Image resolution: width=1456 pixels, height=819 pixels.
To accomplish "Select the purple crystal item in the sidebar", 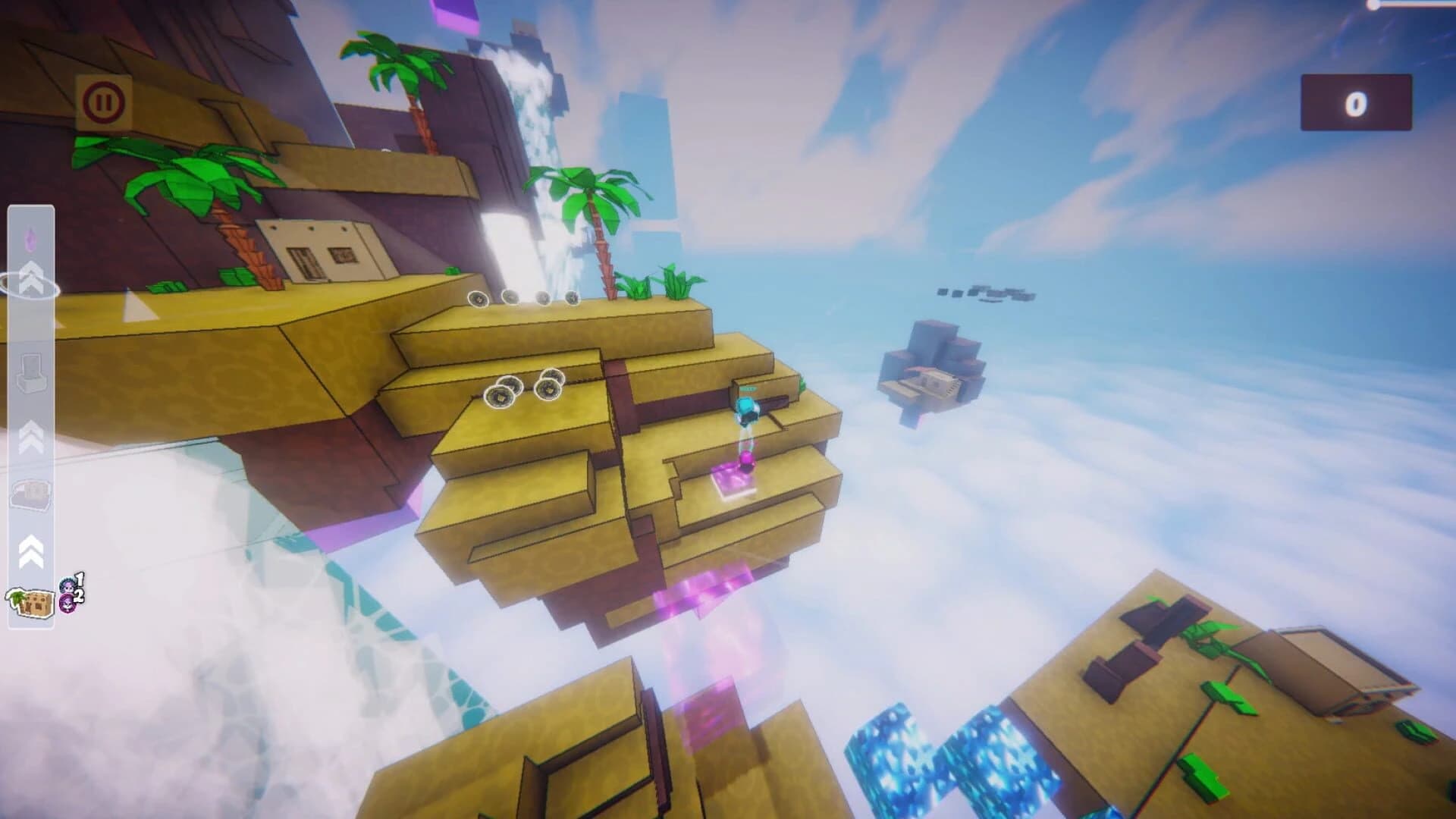I will coord(30,237).
